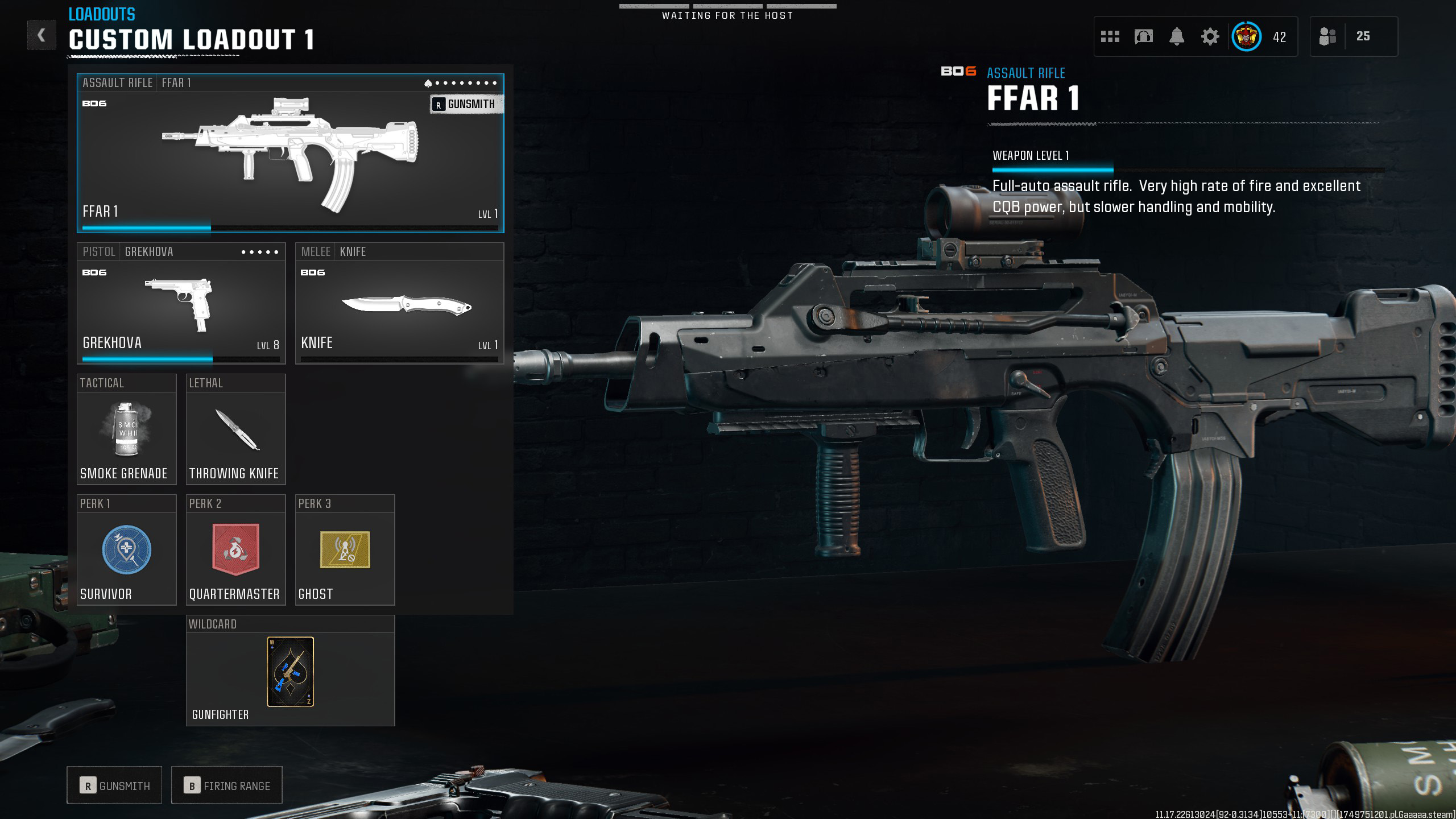This screenshot has width=1456, height=819.
Task: Open the headset voice channel icon
Action: (1143, 37)
